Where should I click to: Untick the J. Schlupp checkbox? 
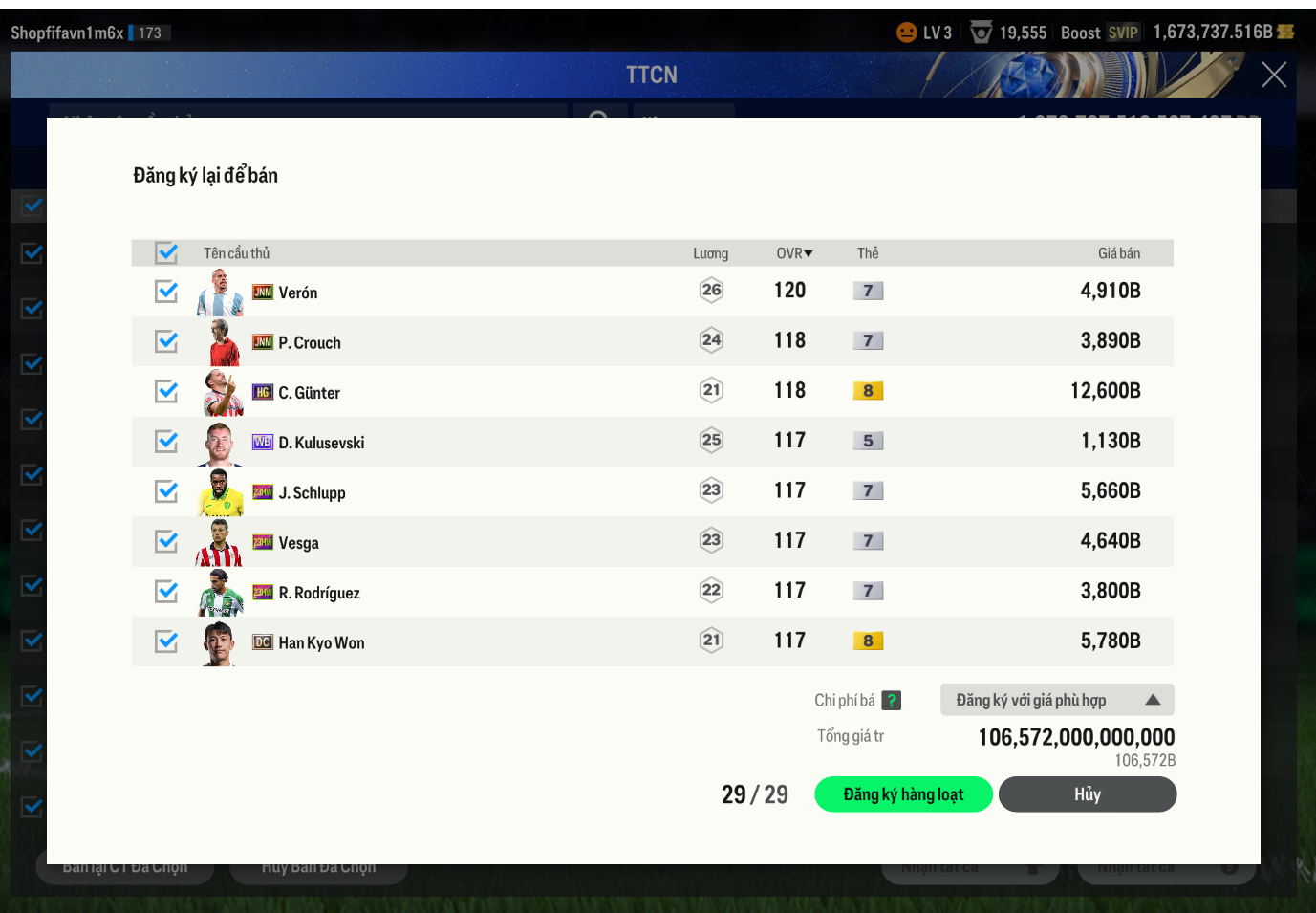[166, 491]
